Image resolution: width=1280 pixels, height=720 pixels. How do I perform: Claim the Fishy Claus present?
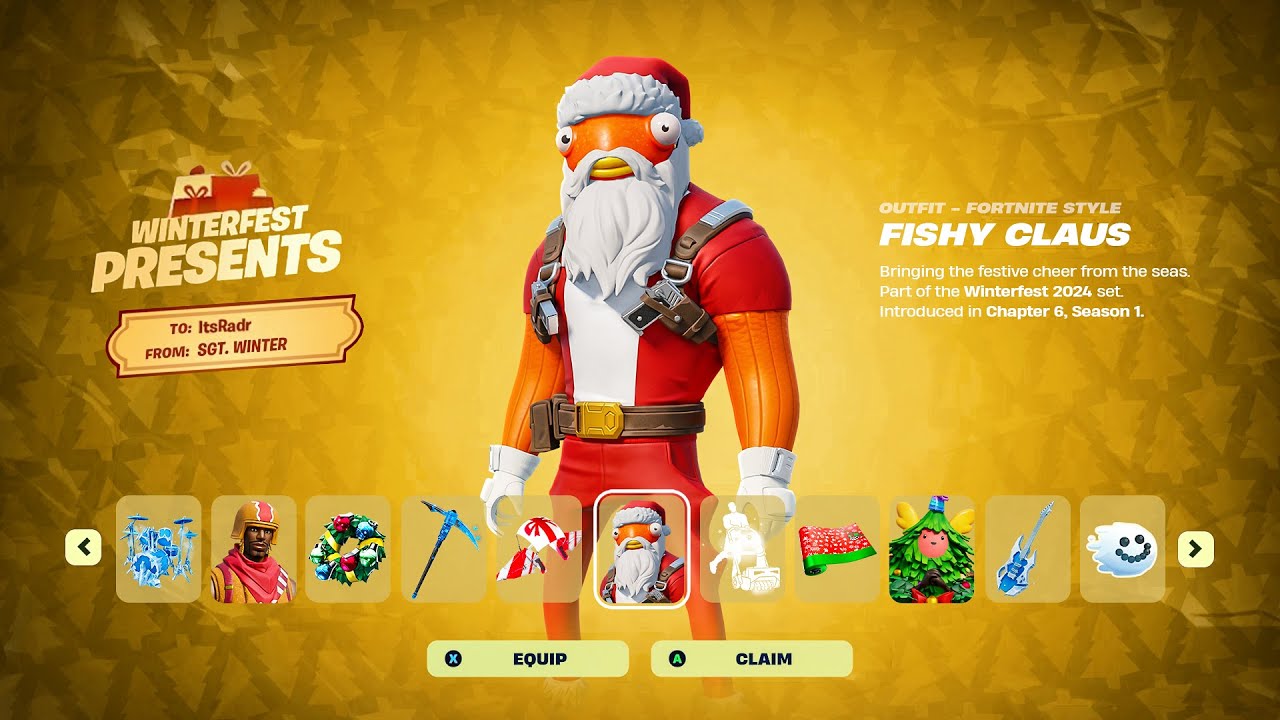[x=751, y=659]
